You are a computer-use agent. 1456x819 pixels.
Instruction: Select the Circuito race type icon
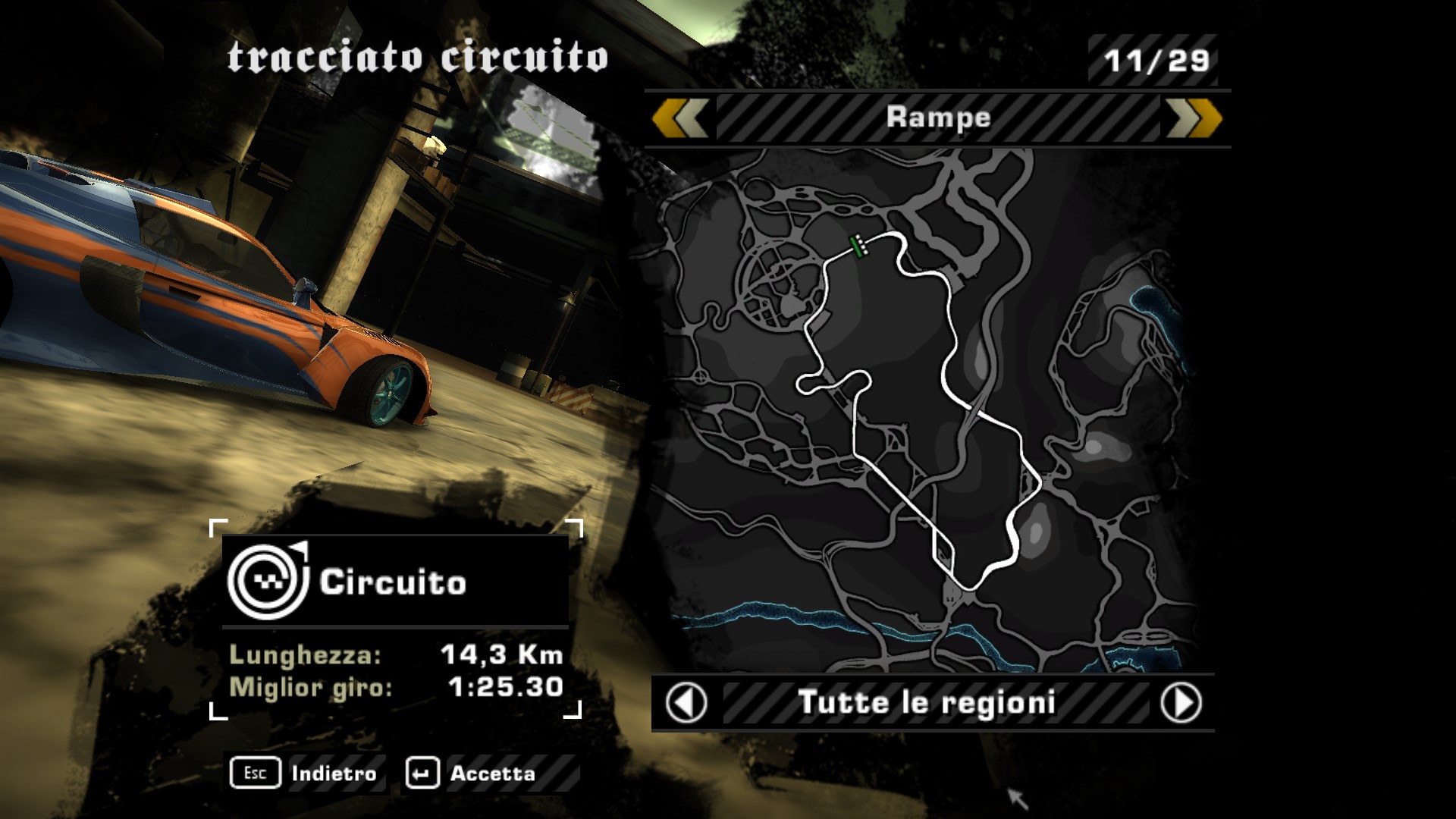(x=268, y=582)
